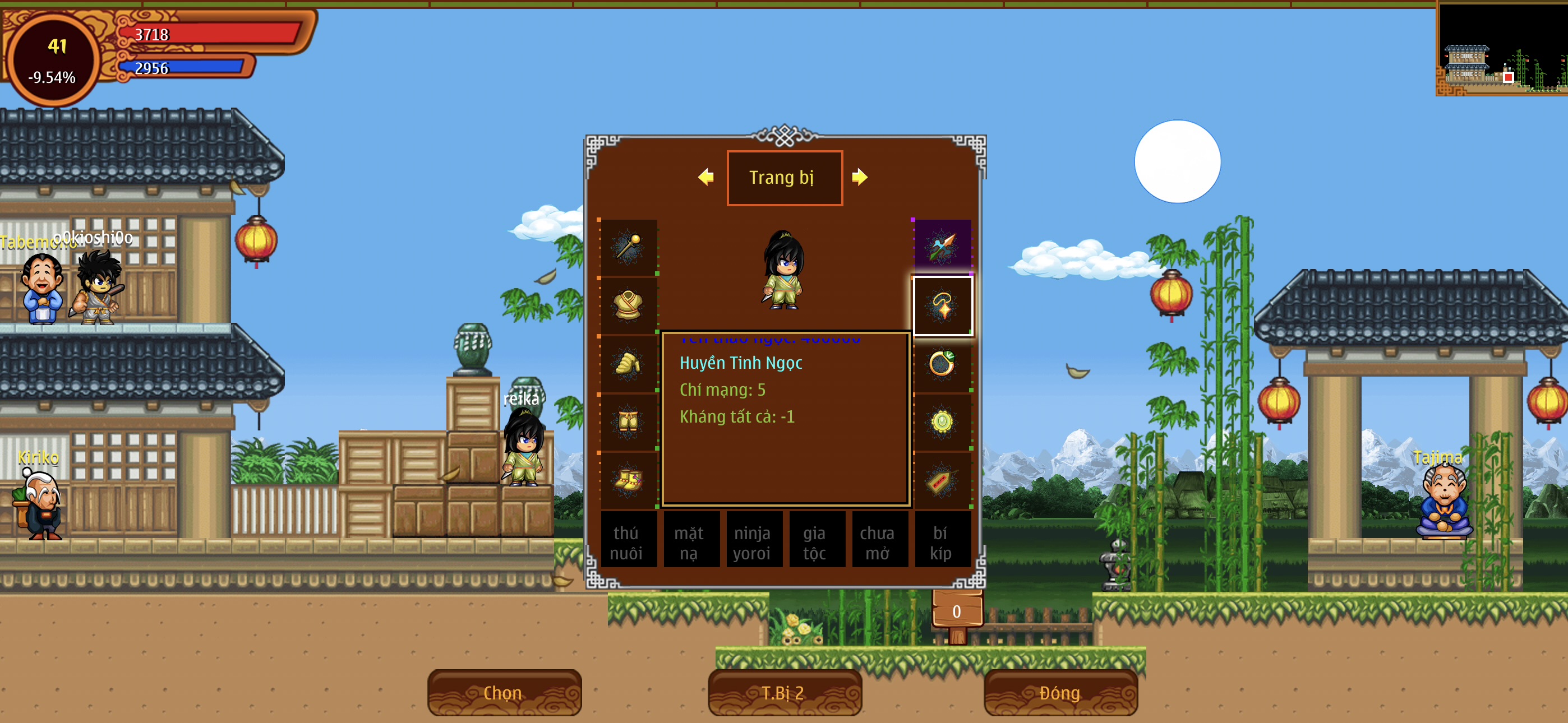Screen dimensions: 1568x723
Task: Choose the gold ring slot
Action: point(942,363)
